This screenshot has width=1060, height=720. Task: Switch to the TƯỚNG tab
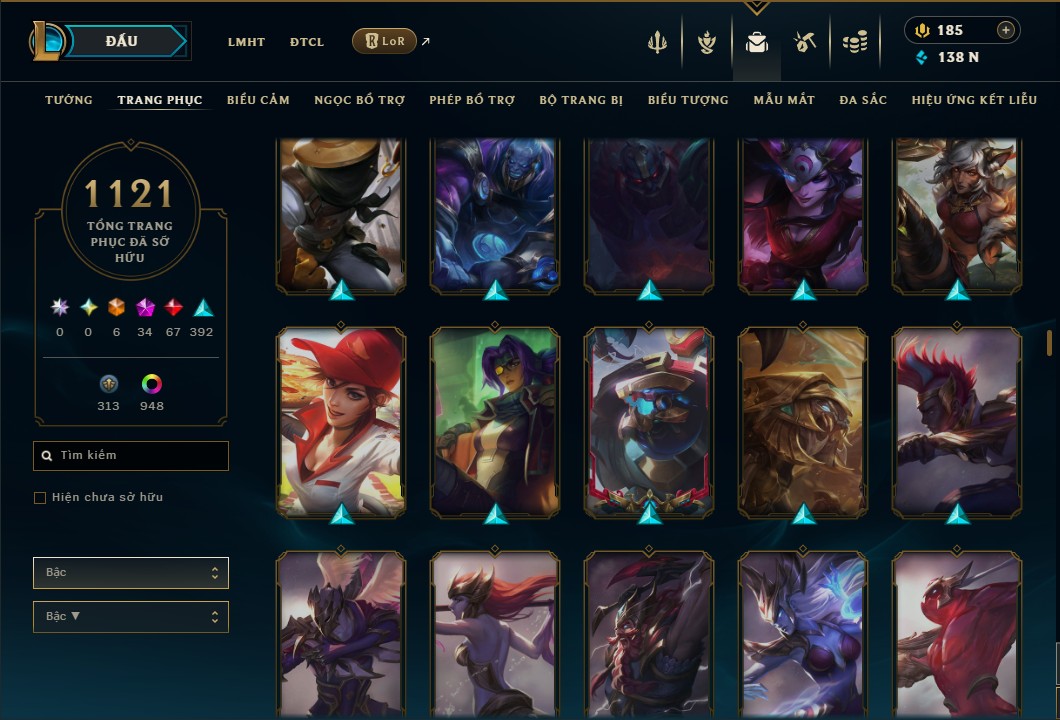coord(69,100)
